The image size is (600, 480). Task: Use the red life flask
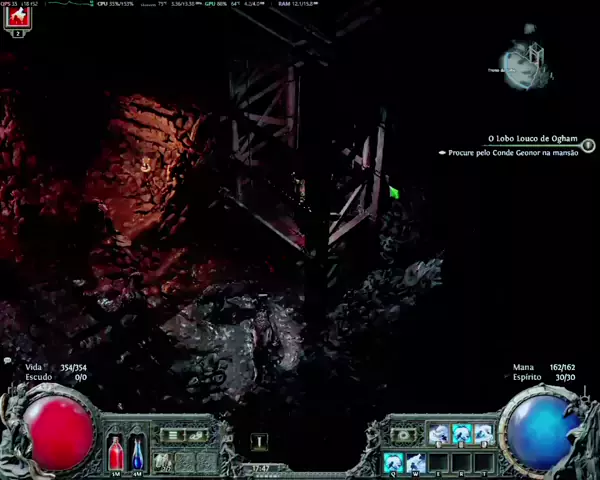(x=116, y=453)
